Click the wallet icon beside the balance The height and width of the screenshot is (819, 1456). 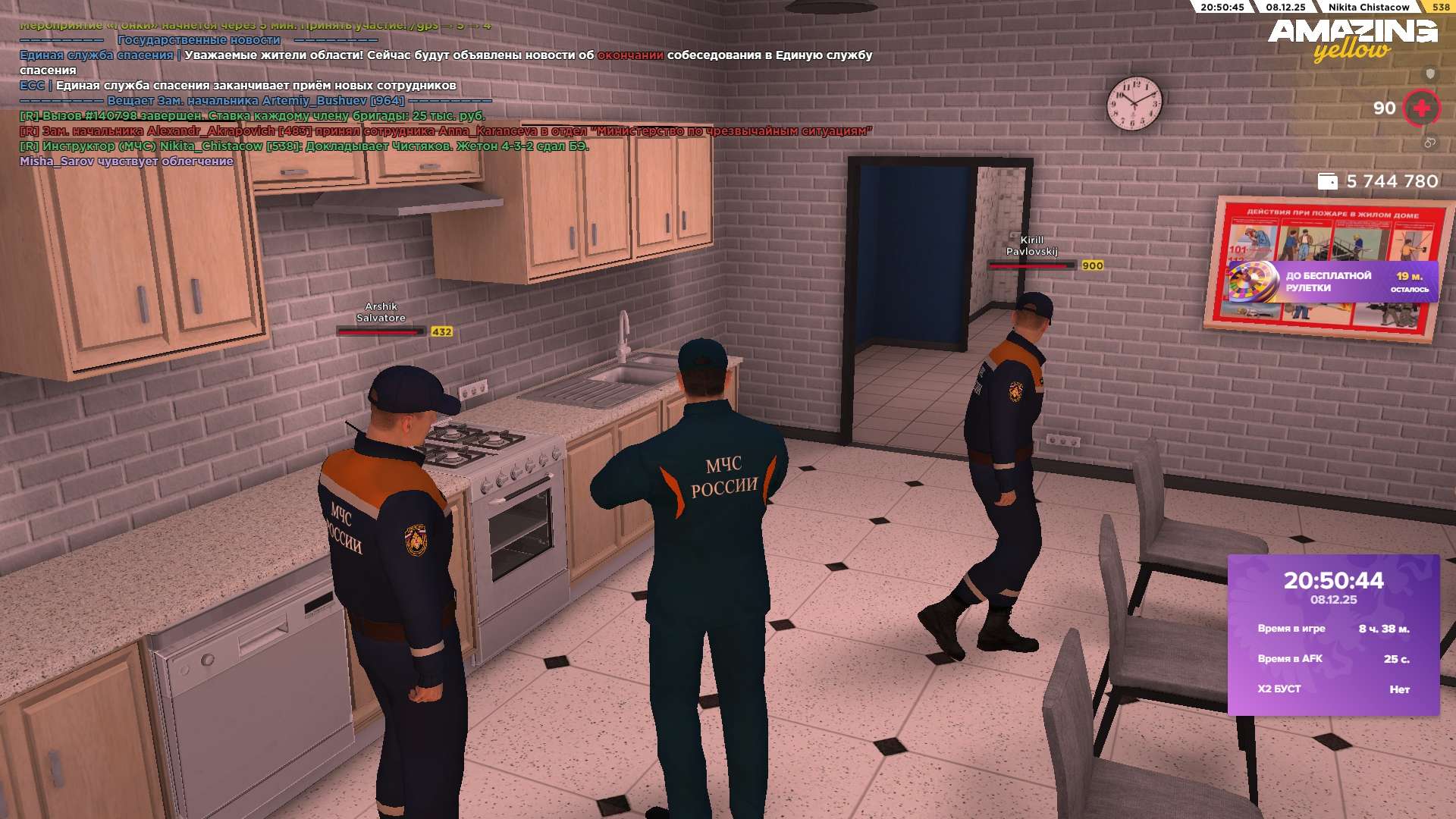[x=1327, y=181]
